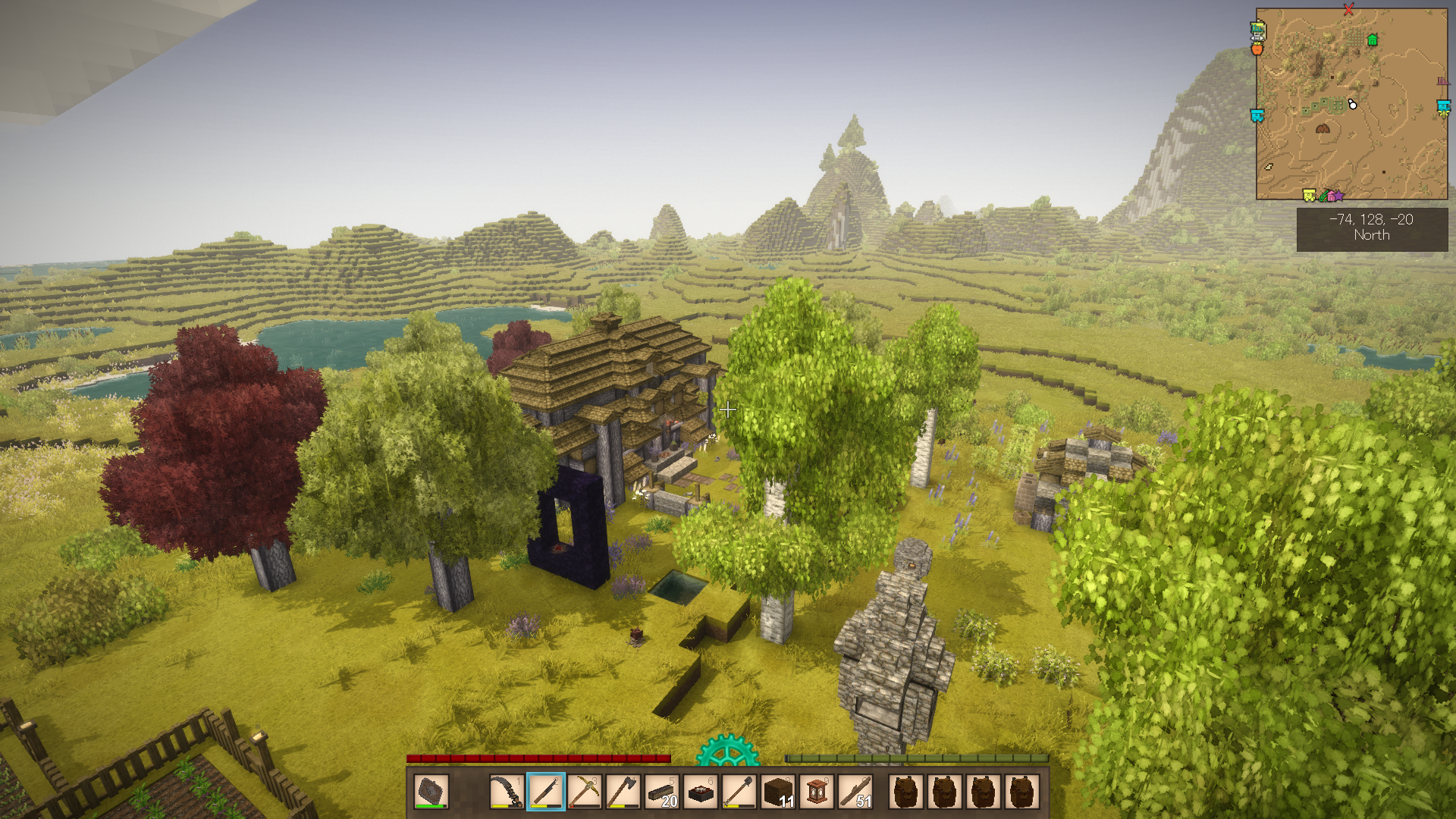1456x819 pixels.
Task: Click the yellow cart marker on the minimap
Action: click(1309, 196)
